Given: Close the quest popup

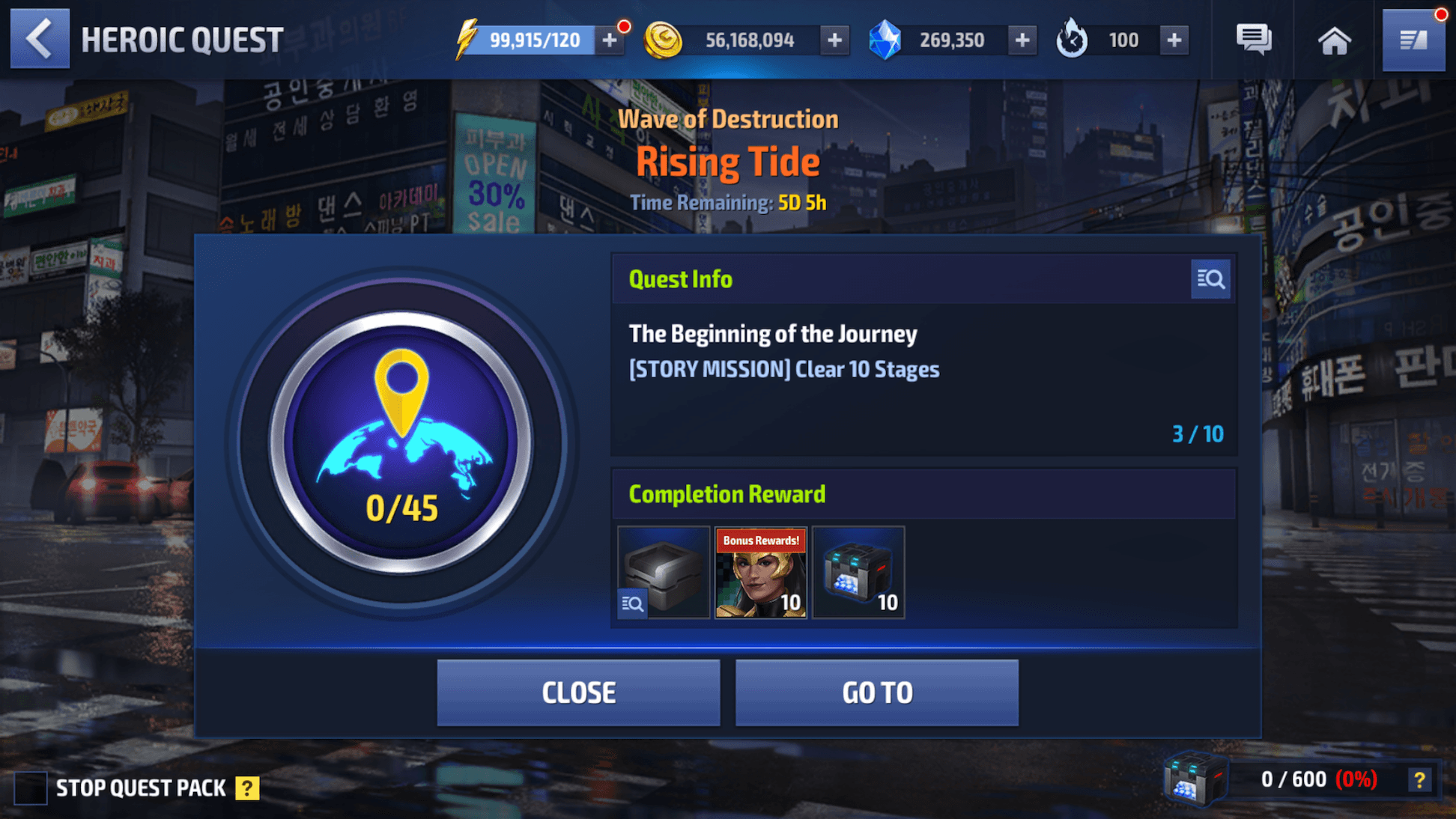Looking at the screenshot, I should point(578,692).
